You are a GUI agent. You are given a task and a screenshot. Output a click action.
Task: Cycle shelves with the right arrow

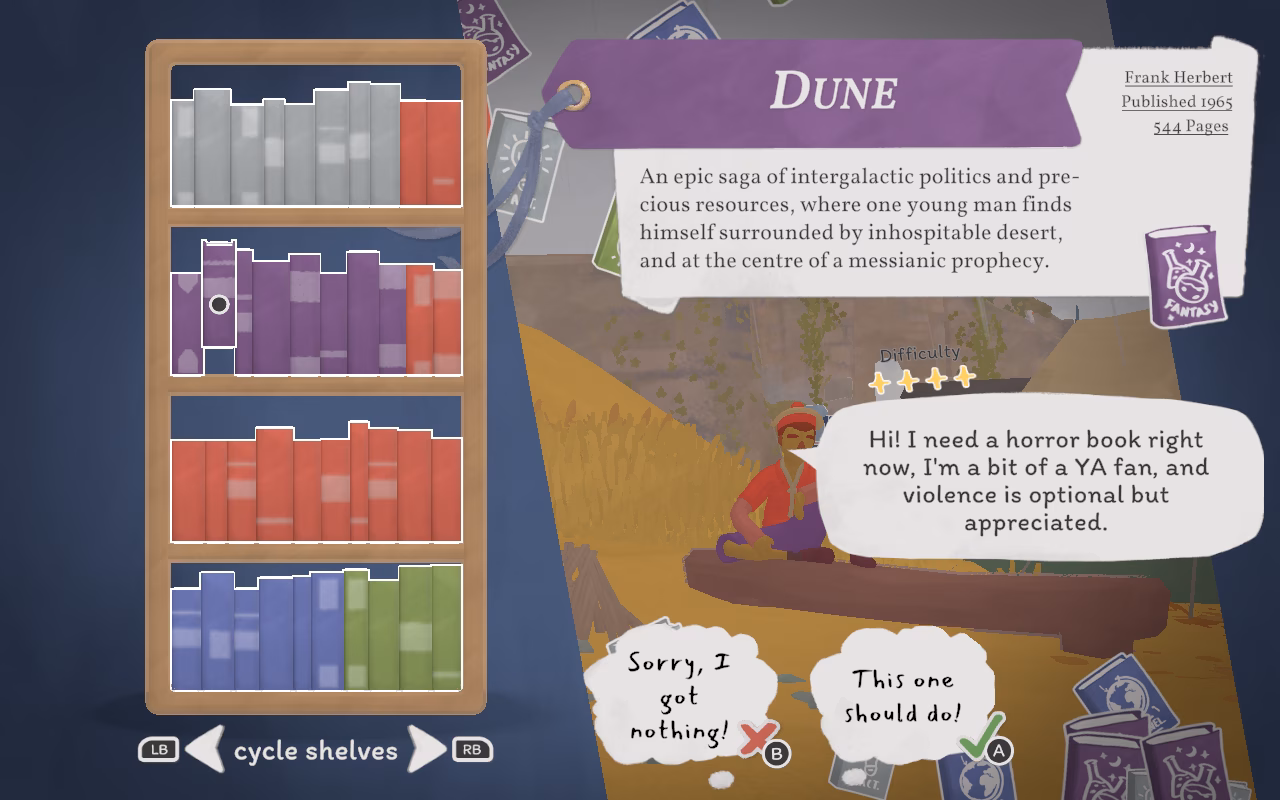point(427,749)
